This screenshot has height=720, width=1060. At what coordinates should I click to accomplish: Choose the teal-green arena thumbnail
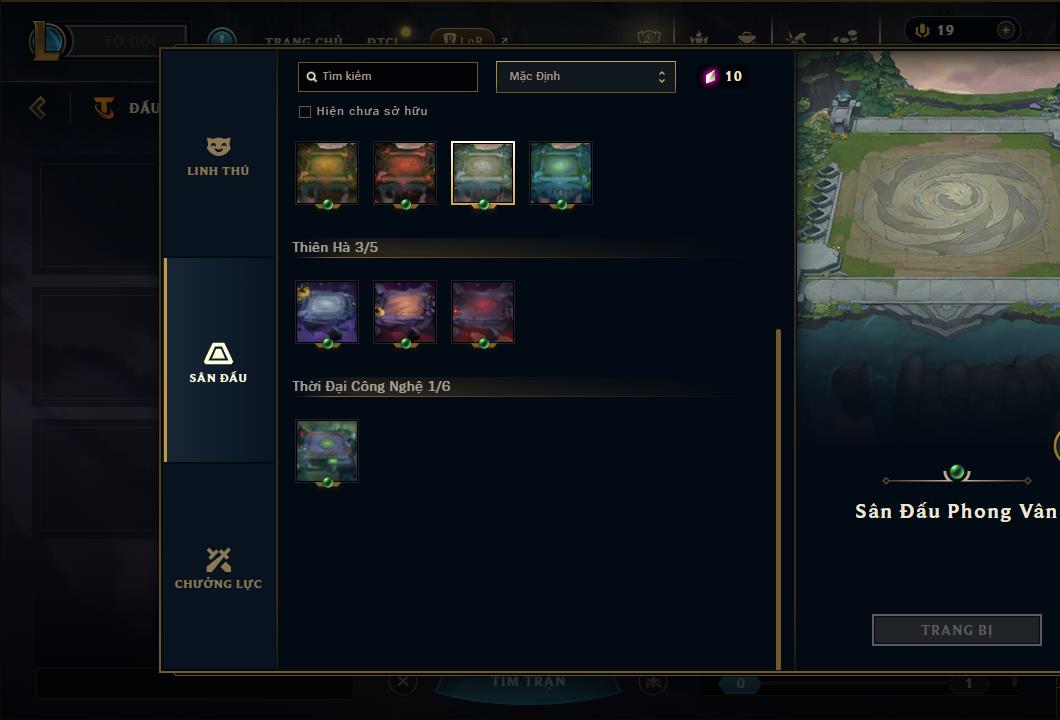(x=561, y=173)
